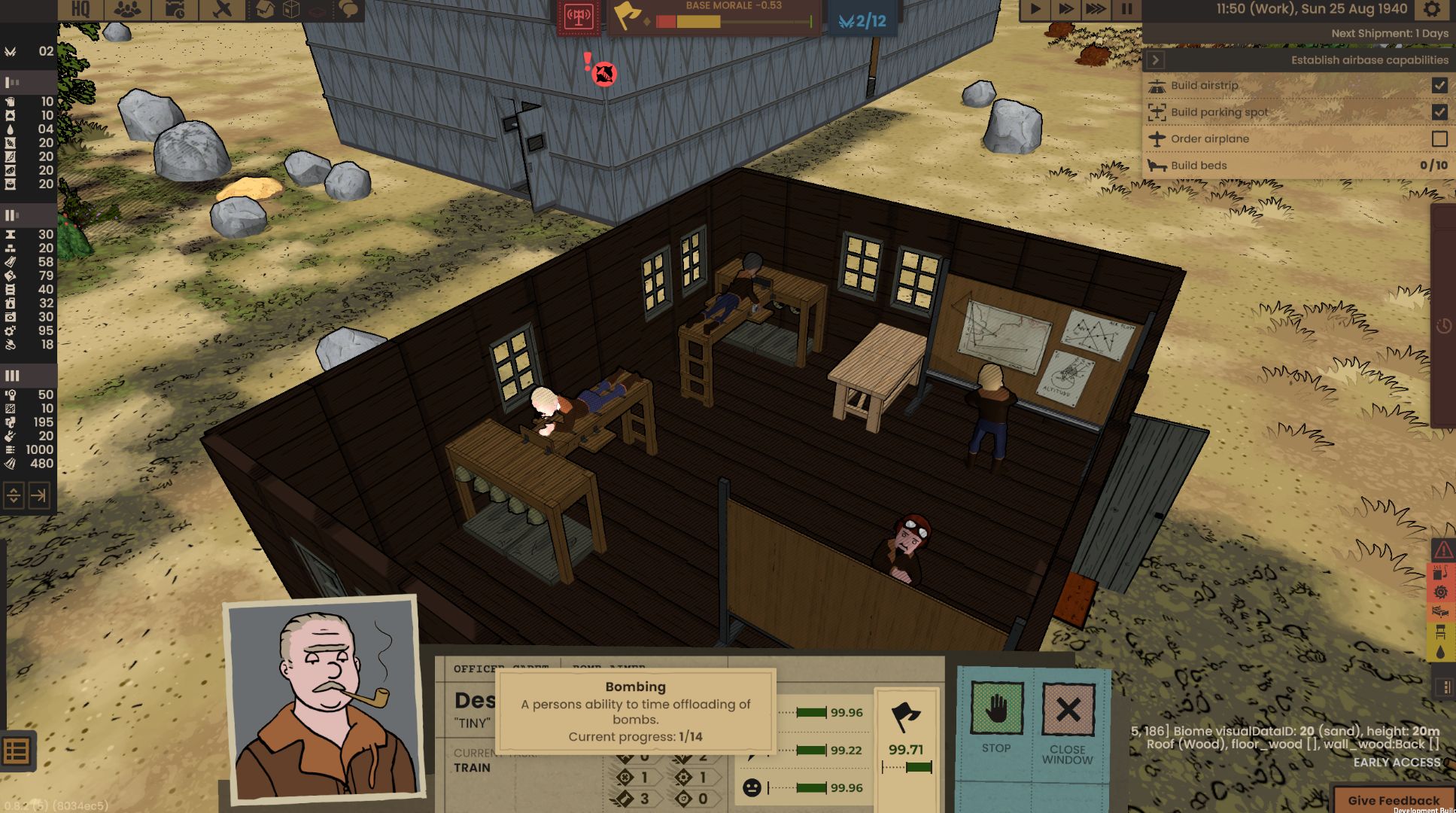Open the HQ menu
Screen dimensions: 1456x813
[81, 10]
